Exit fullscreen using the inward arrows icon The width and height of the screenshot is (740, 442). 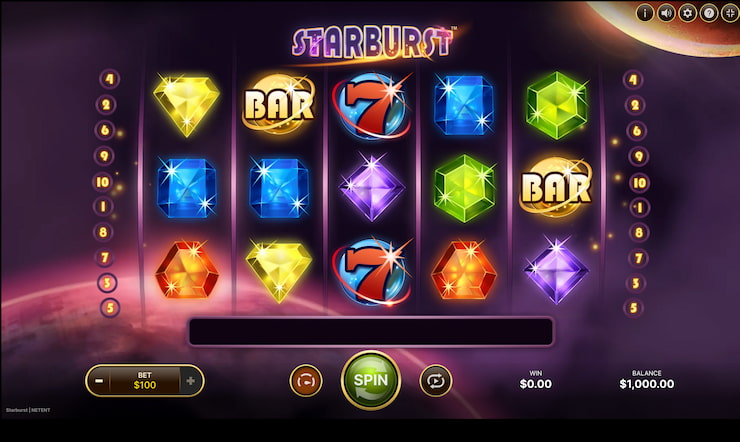(729, 13)
